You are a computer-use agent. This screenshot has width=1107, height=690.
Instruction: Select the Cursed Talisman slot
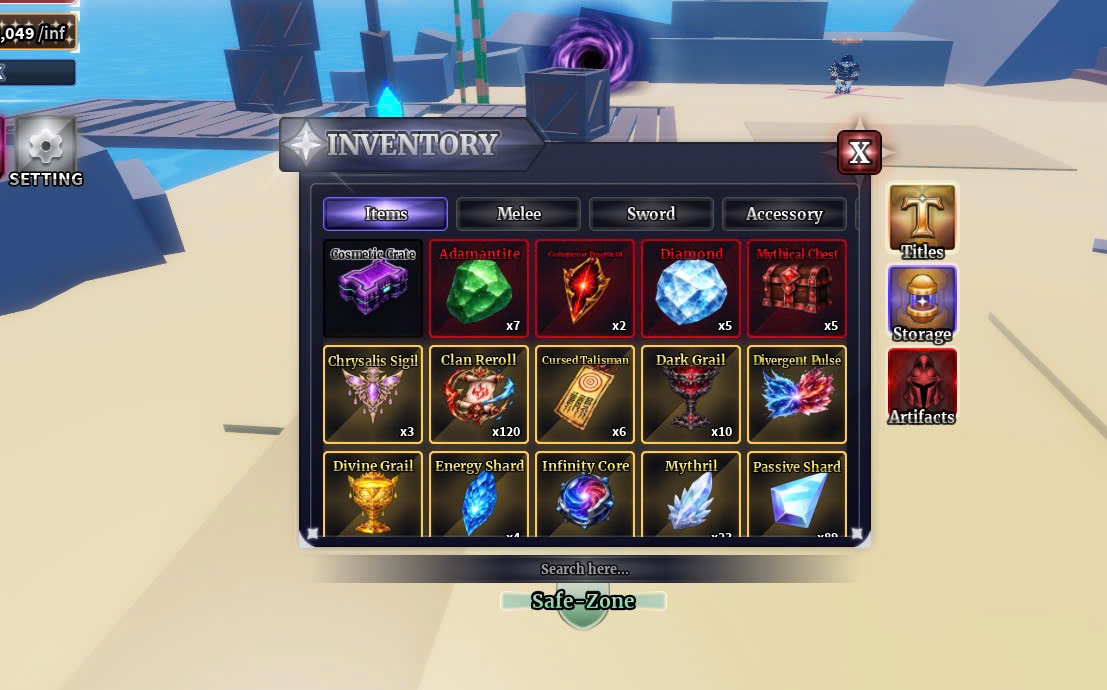click(x=585, y=395)
